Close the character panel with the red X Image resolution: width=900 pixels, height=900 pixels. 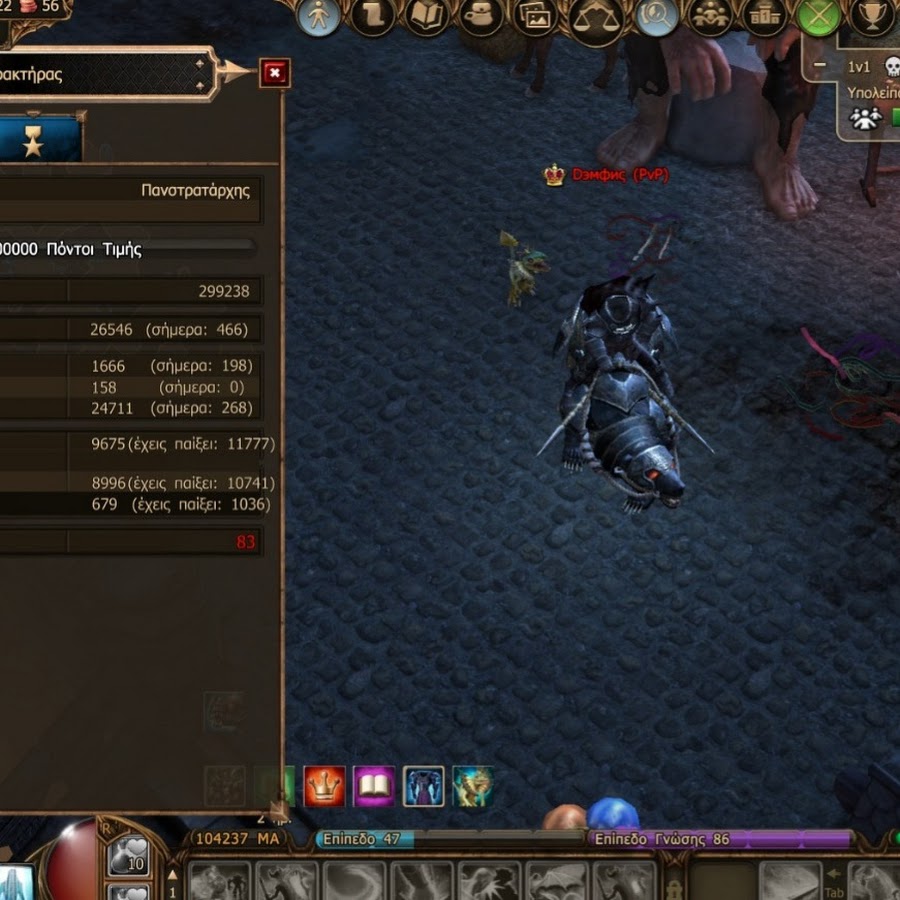[274, 72]
